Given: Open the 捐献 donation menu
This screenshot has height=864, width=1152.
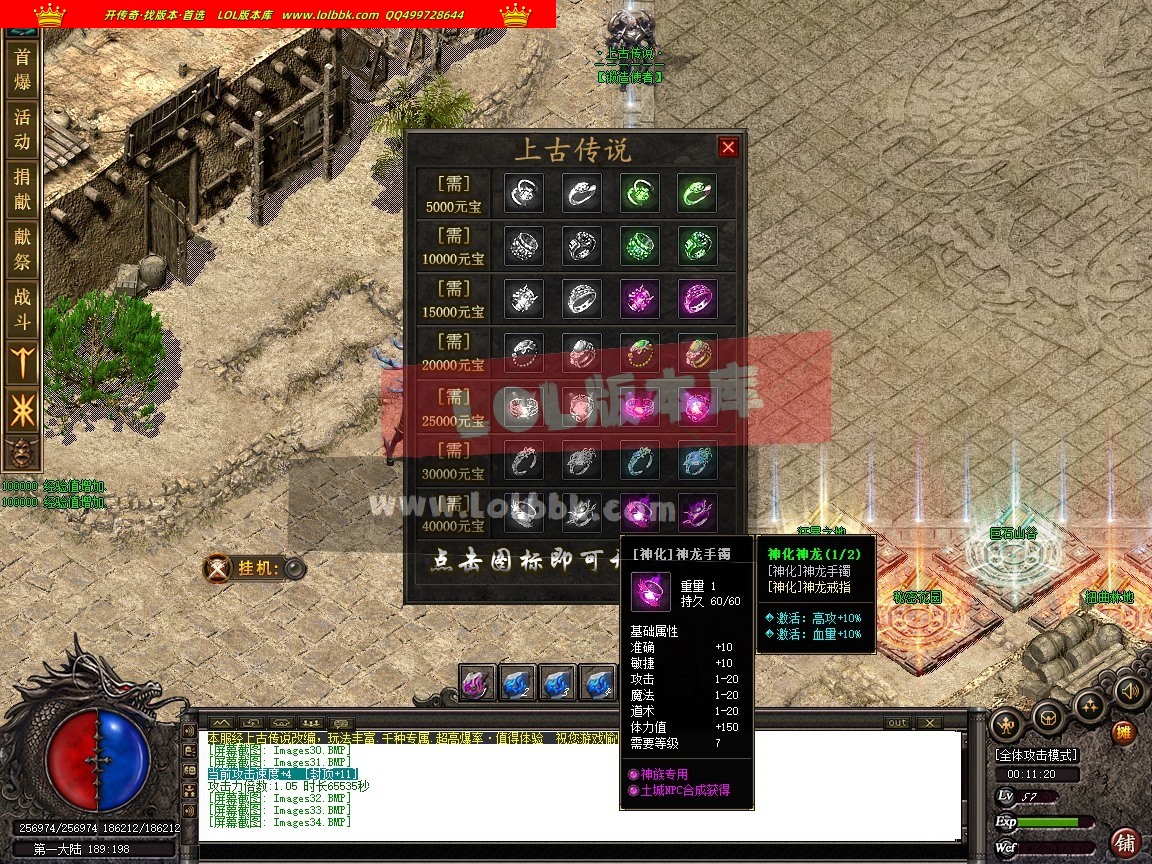Looking at the screenshot, I should (22, 189).
